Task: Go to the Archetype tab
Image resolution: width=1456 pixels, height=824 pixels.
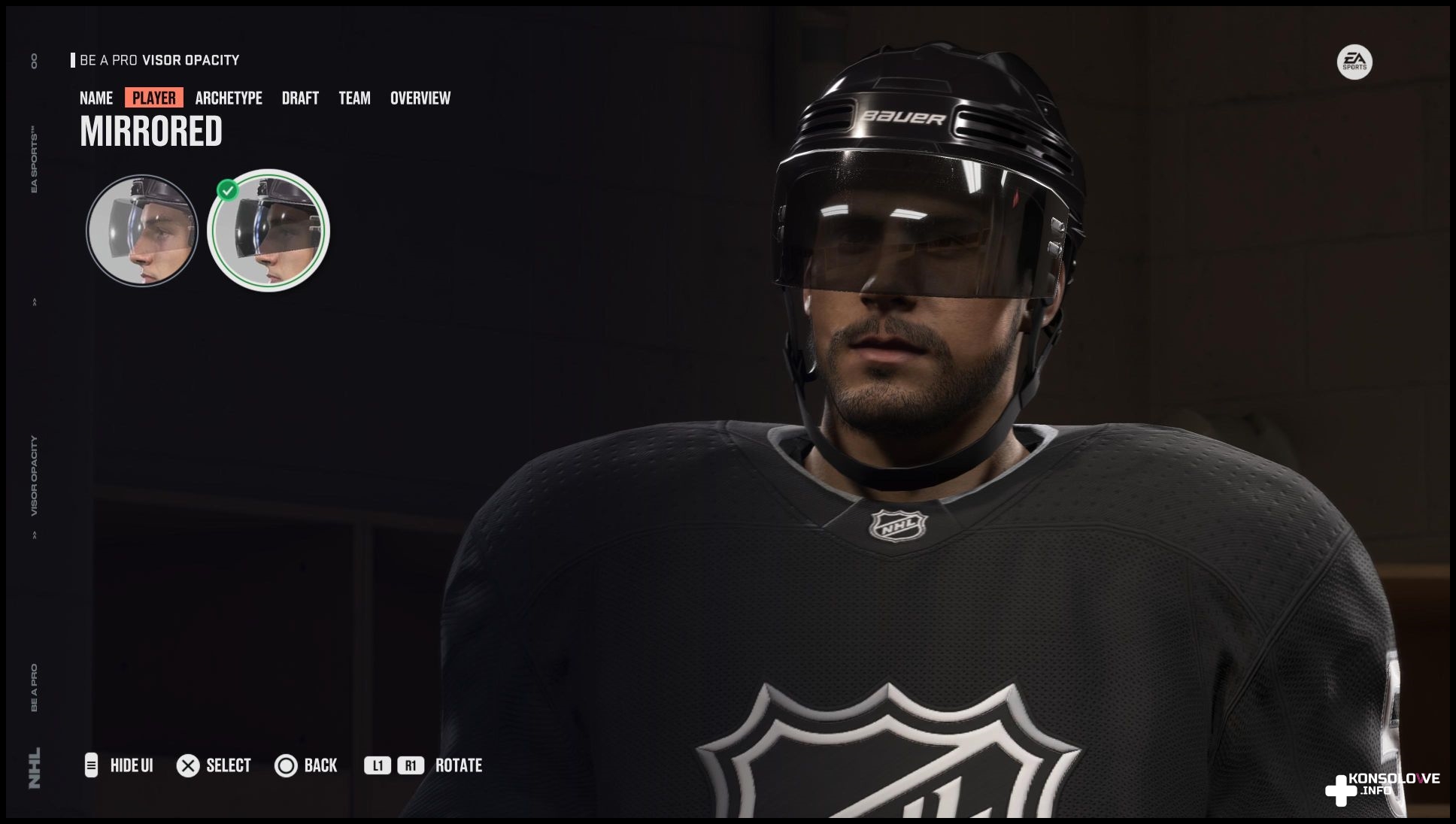Action: [229, 98]
